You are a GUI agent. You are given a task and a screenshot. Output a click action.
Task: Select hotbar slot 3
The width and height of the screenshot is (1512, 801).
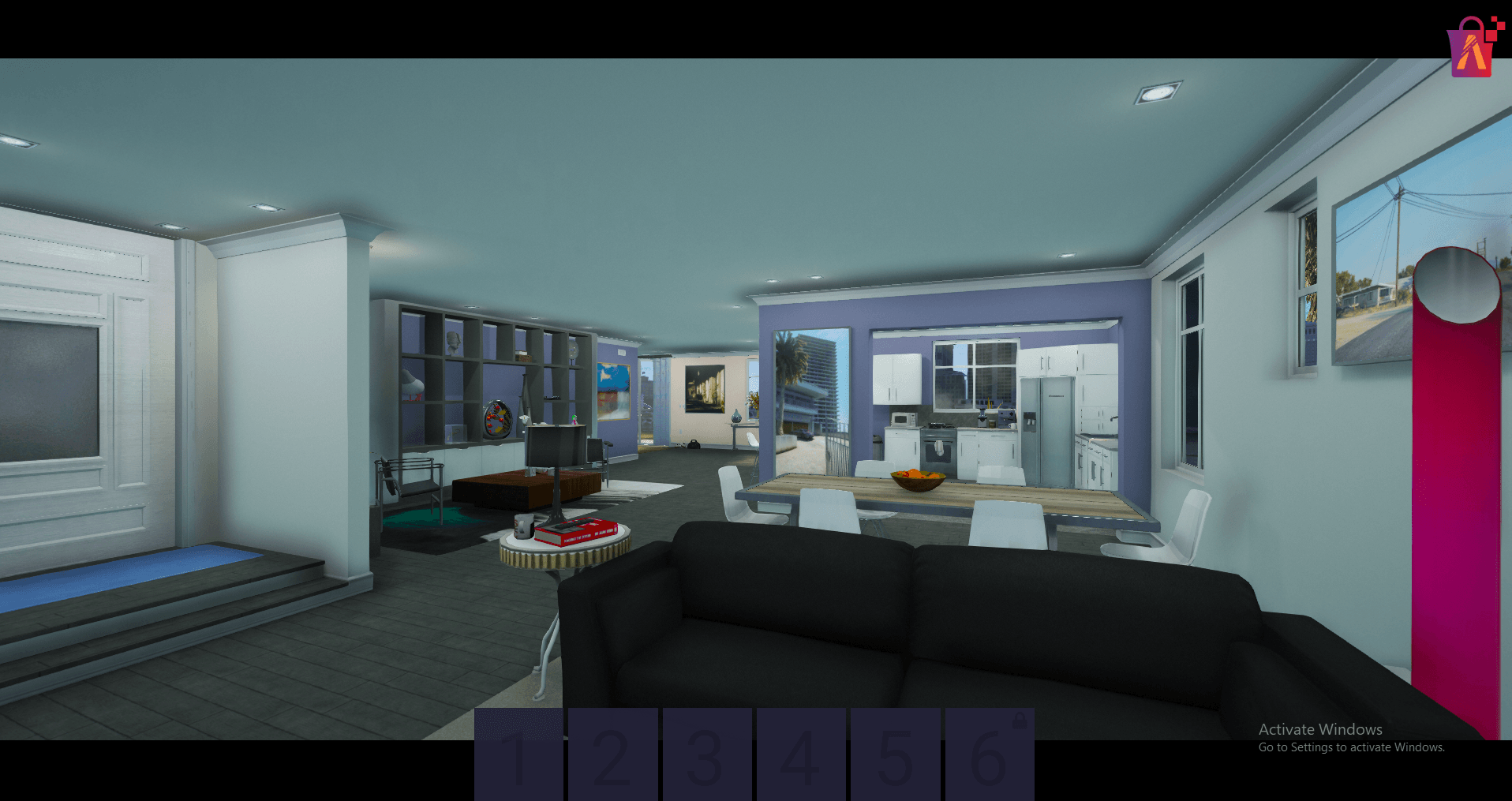708,754
